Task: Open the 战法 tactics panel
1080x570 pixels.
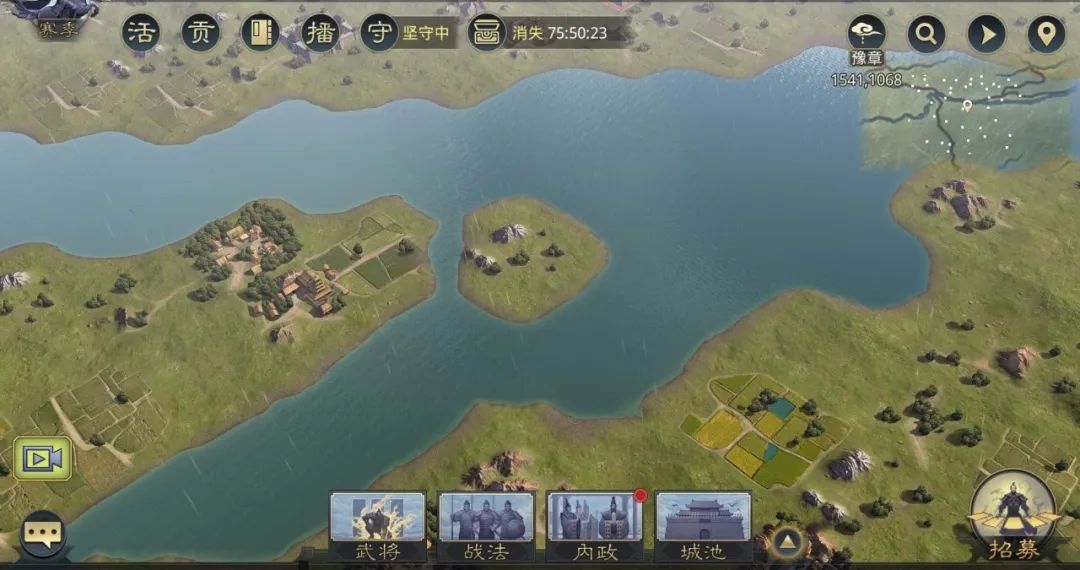Action: [x=486, y=525]
